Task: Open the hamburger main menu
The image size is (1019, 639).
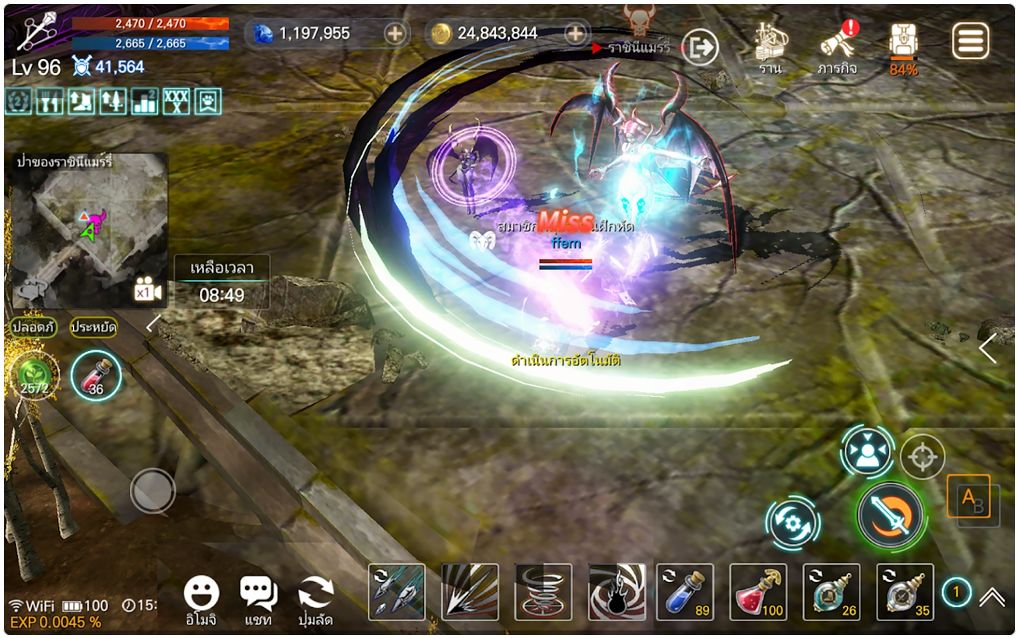Action: pyautogui.click(x=969, y=42)
